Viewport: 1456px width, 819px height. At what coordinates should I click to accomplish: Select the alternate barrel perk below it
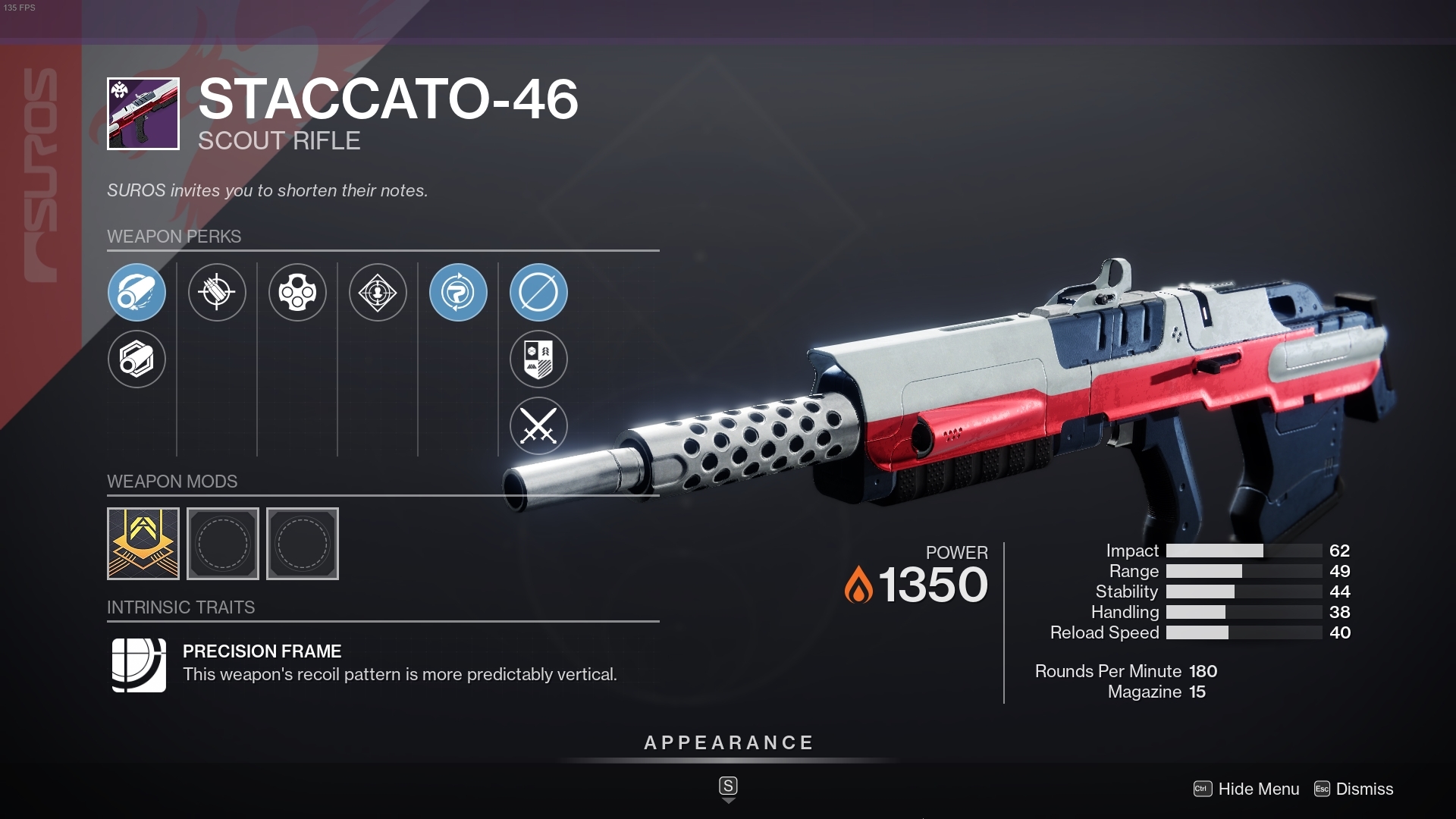[137, 359]
